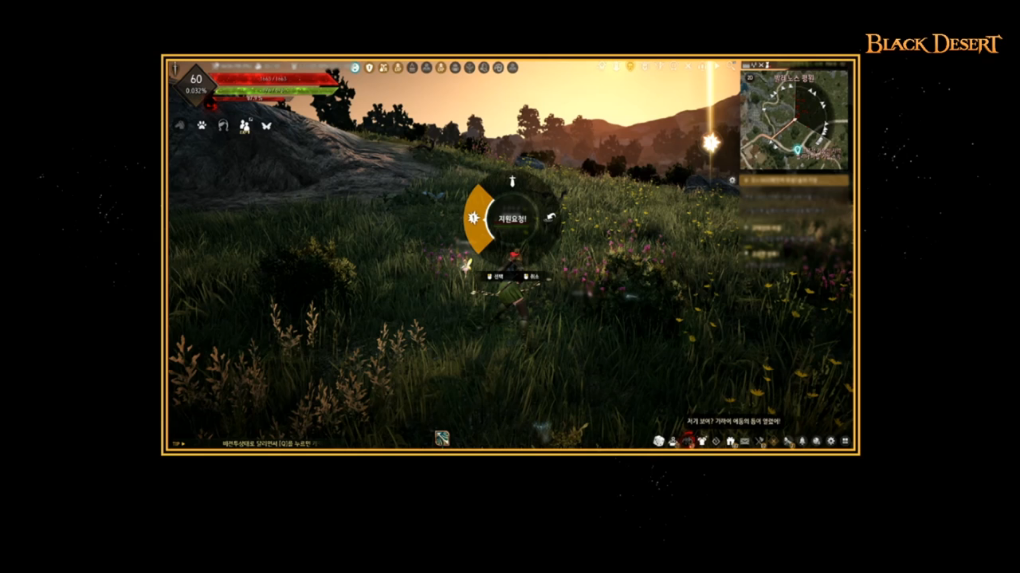Click the paw print pet icon
Viewport: 1020px width, 573px height.
[201, 126]
